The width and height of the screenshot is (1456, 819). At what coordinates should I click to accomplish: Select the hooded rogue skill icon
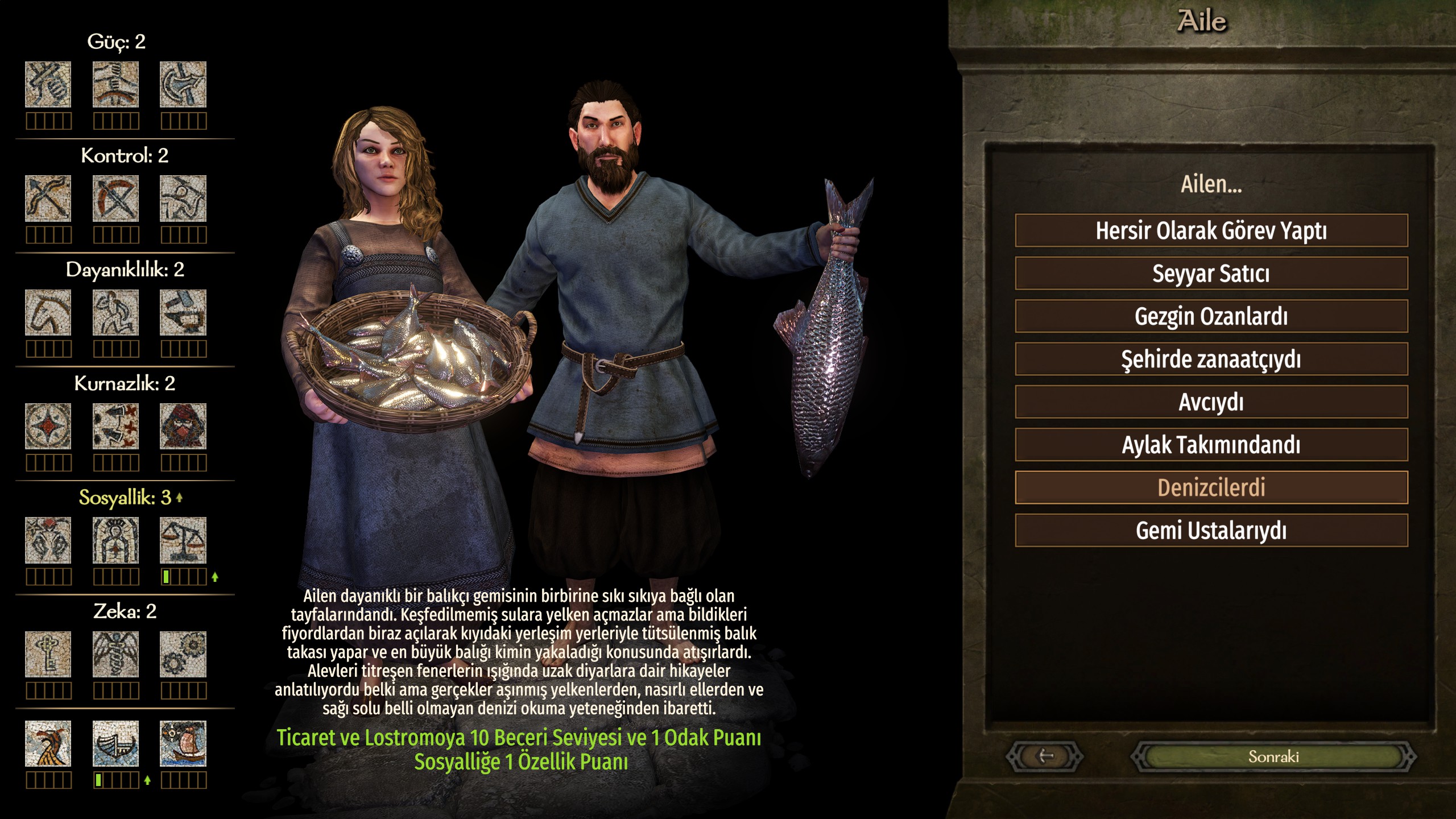tap(183, 427)
